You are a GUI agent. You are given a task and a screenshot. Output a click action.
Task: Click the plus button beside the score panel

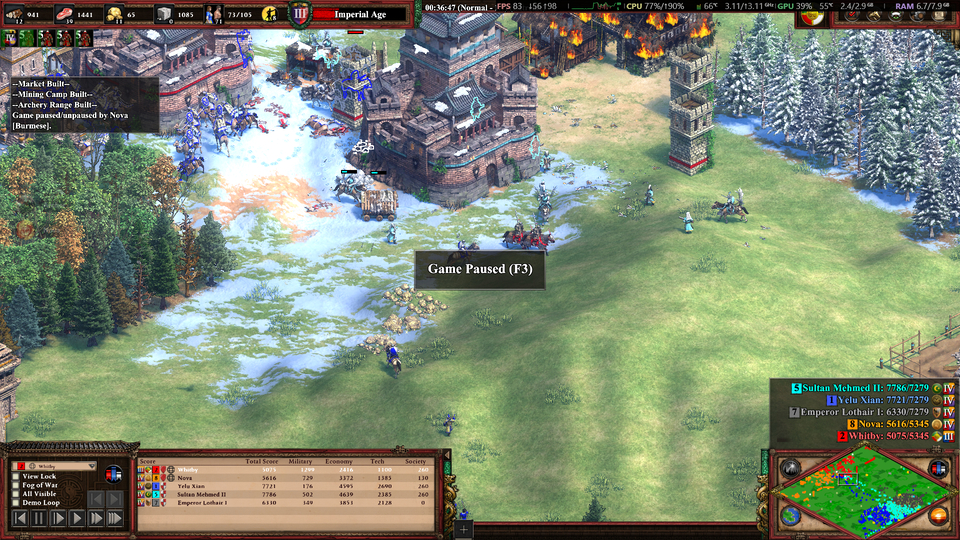tap(463, 527)
